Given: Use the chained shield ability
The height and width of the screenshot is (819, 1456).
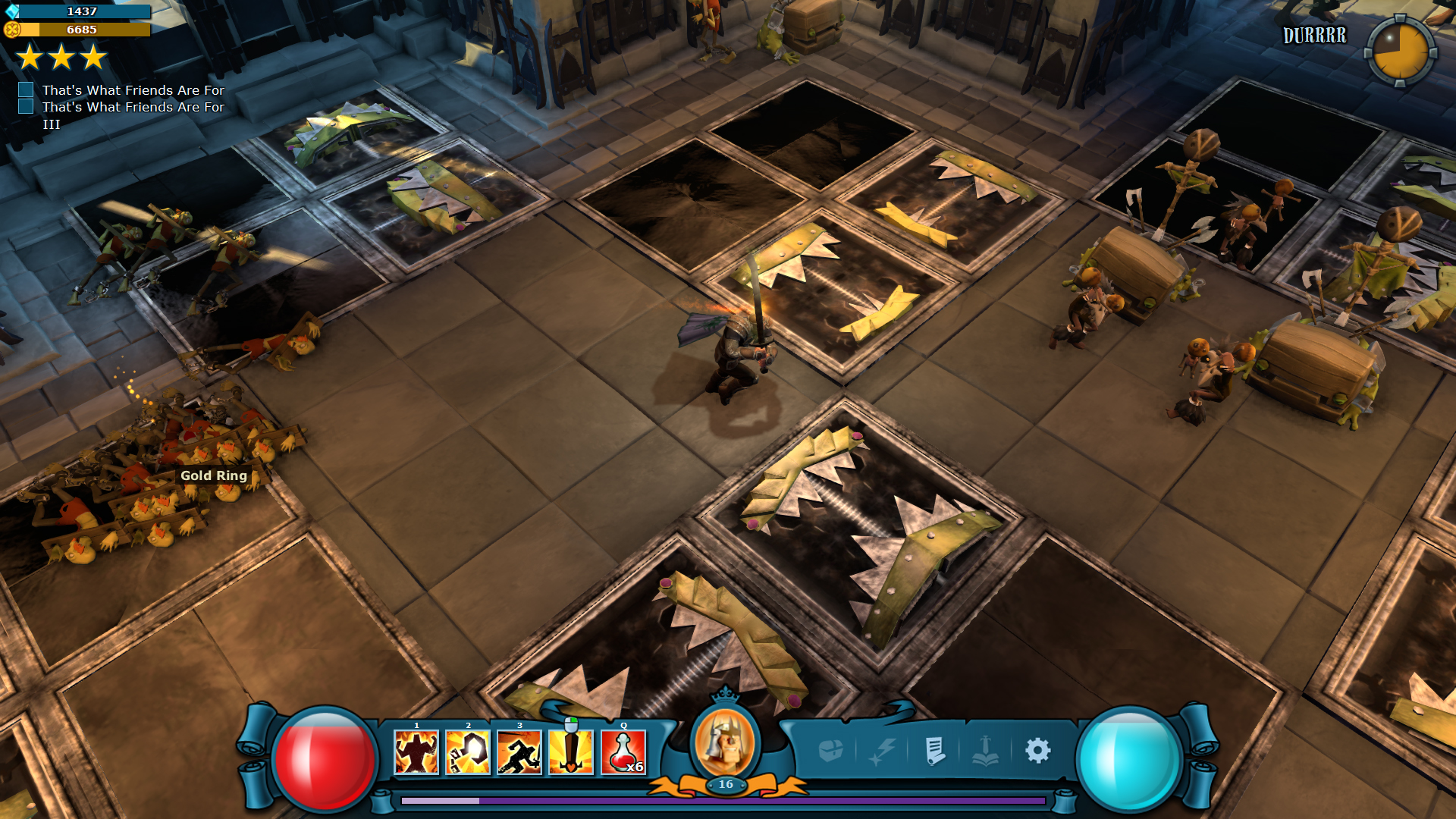Looking at the screenshot, I should (x=468, y=752).
